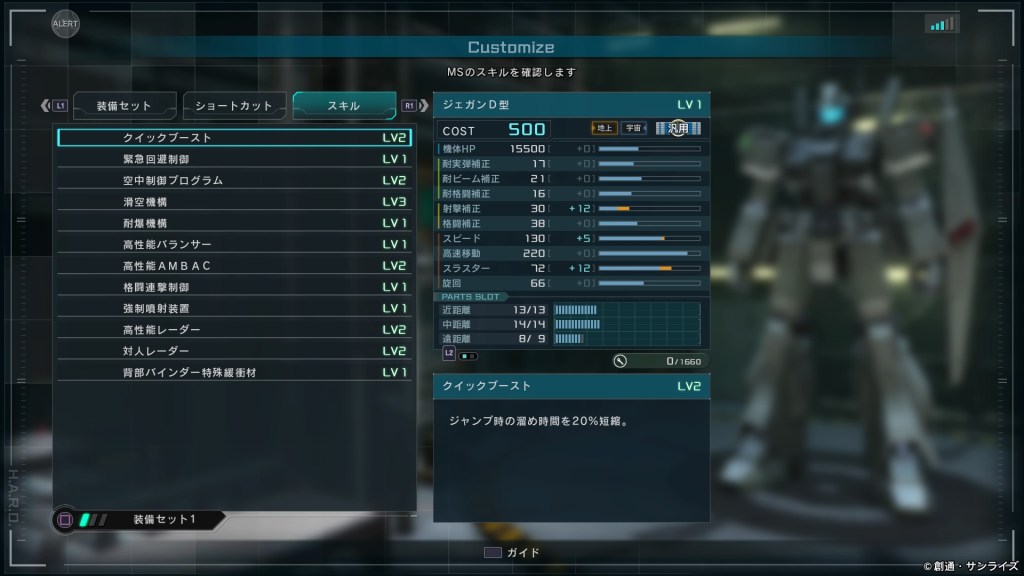1024x576 pixels.
Task: Select the スキル tab
Action: 344,106
